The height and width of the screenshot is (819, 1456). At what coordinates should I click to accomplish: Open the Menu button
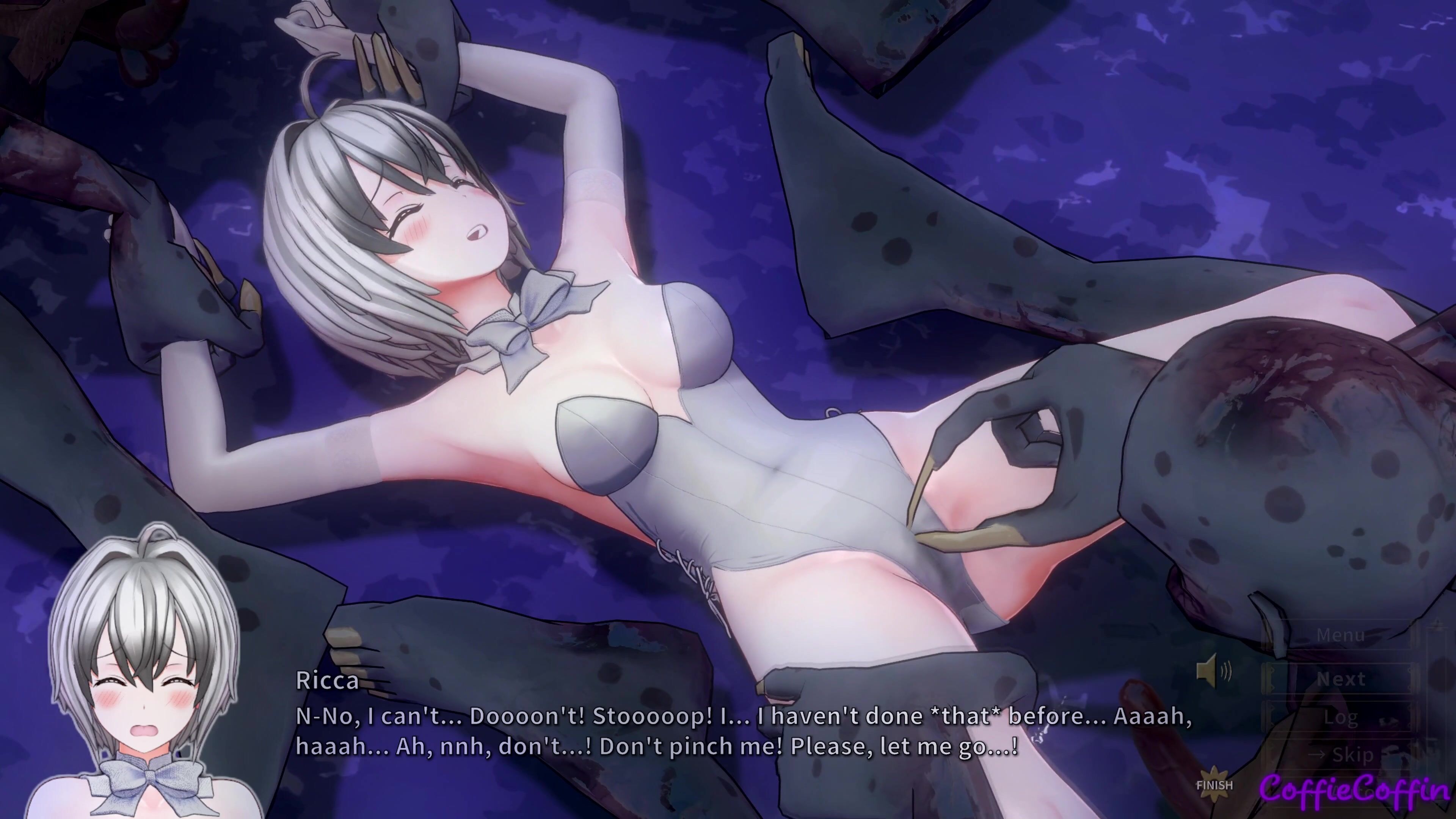coord(1340,635)
